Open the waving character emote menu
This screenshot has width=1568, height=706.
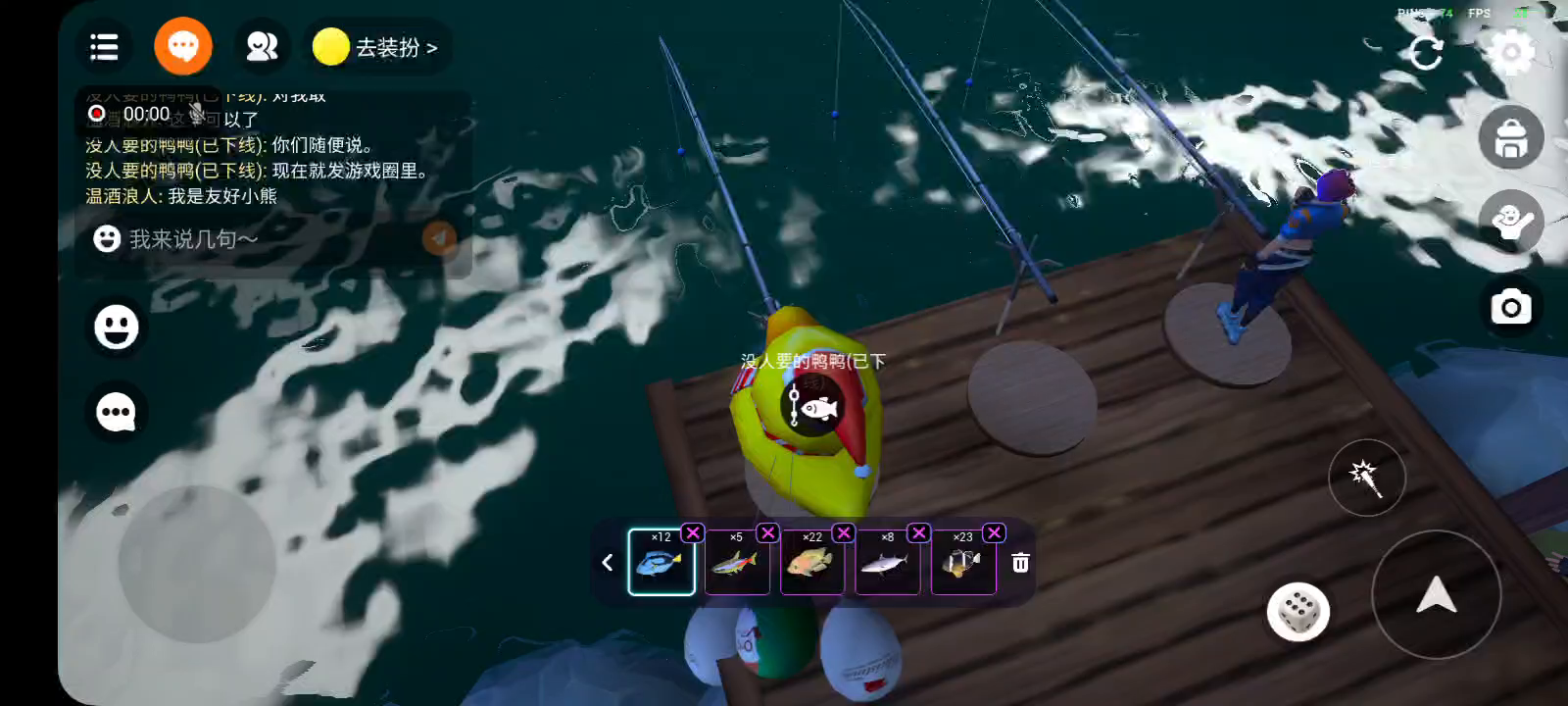(x=1510, y=223)
